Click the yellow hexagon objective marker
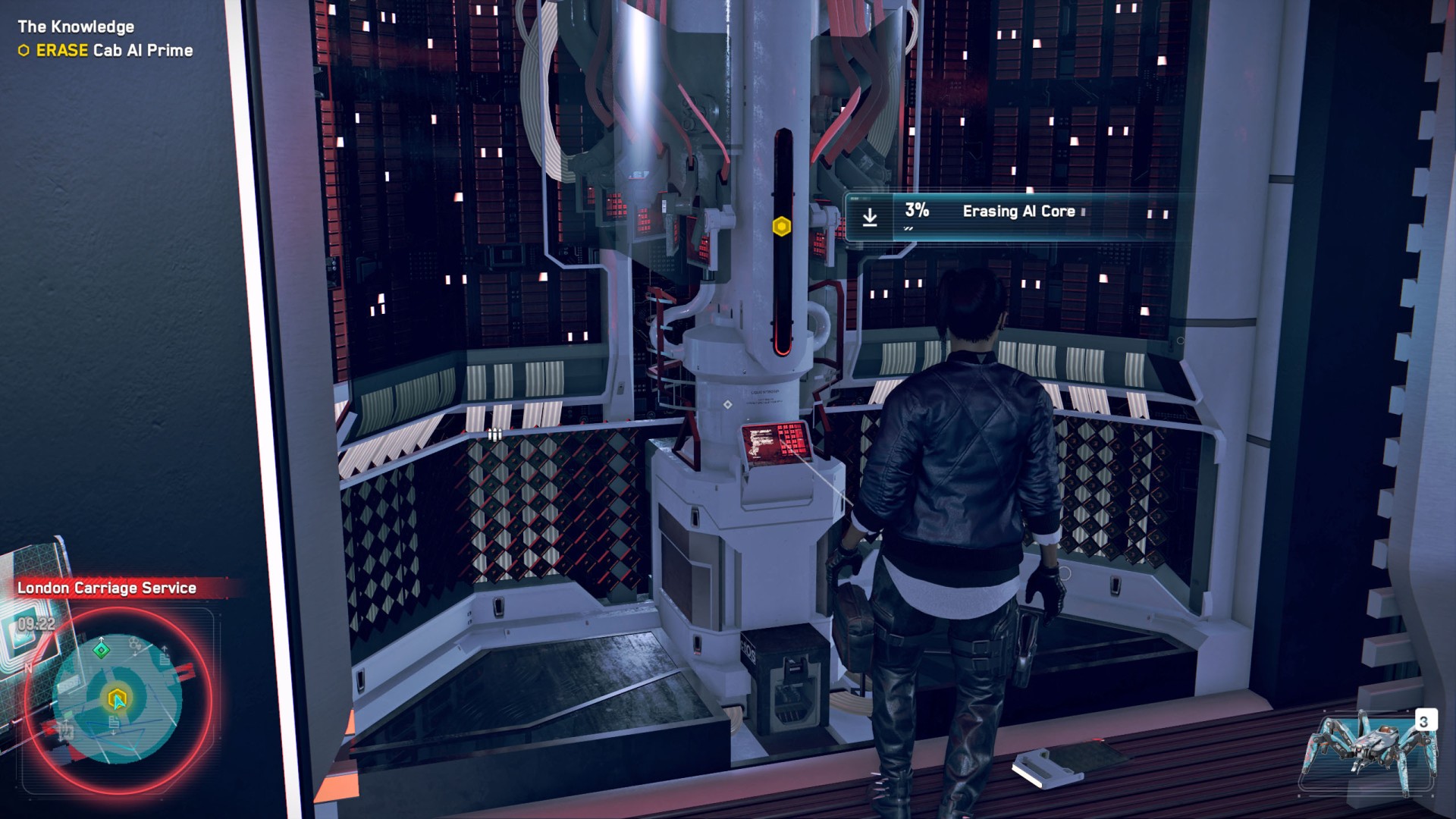The height and width of the screenshot is (819, 1456). click(782, 226)
